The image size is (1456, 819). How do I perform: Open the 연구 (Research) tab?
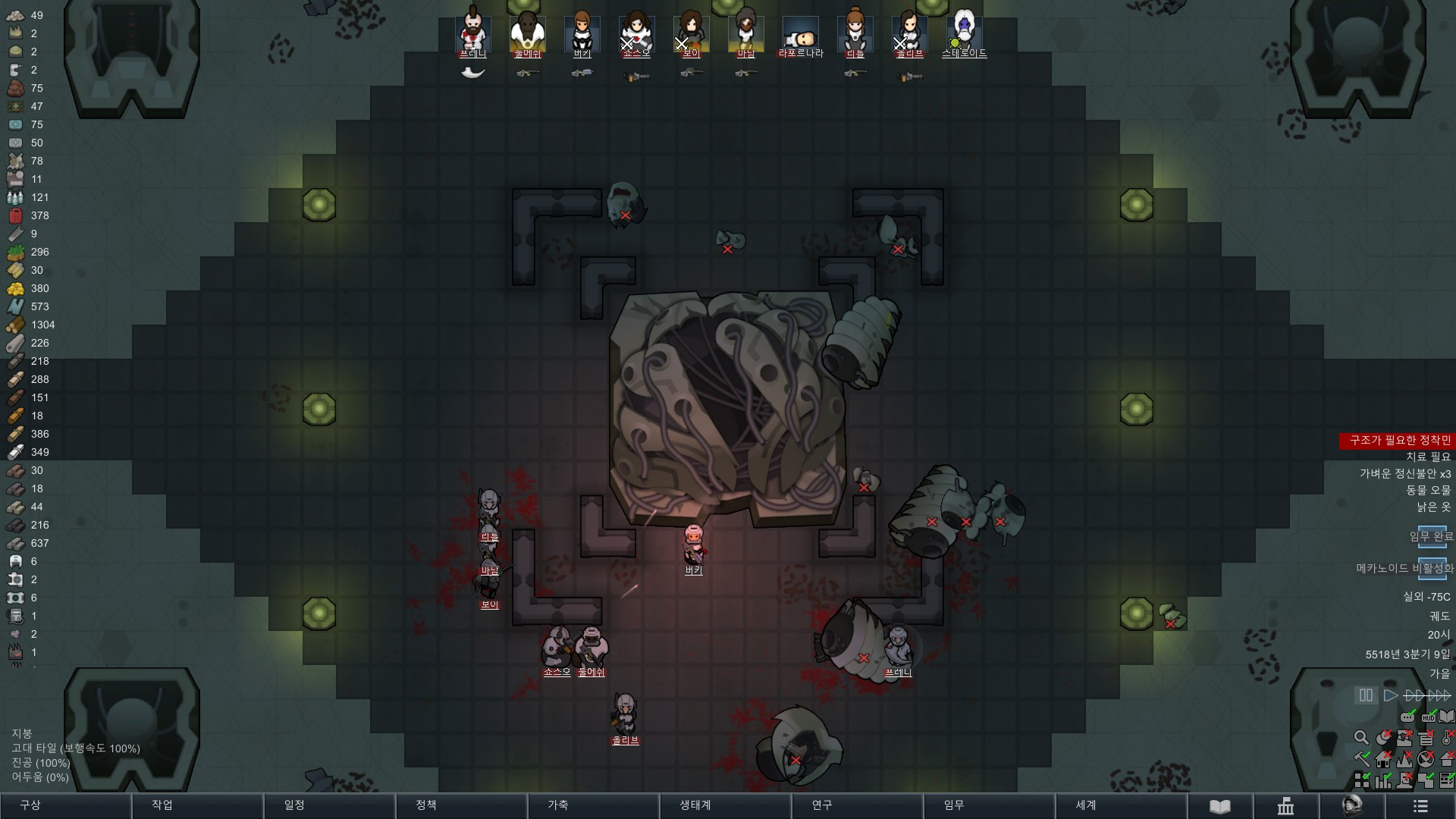click(857, 805)
